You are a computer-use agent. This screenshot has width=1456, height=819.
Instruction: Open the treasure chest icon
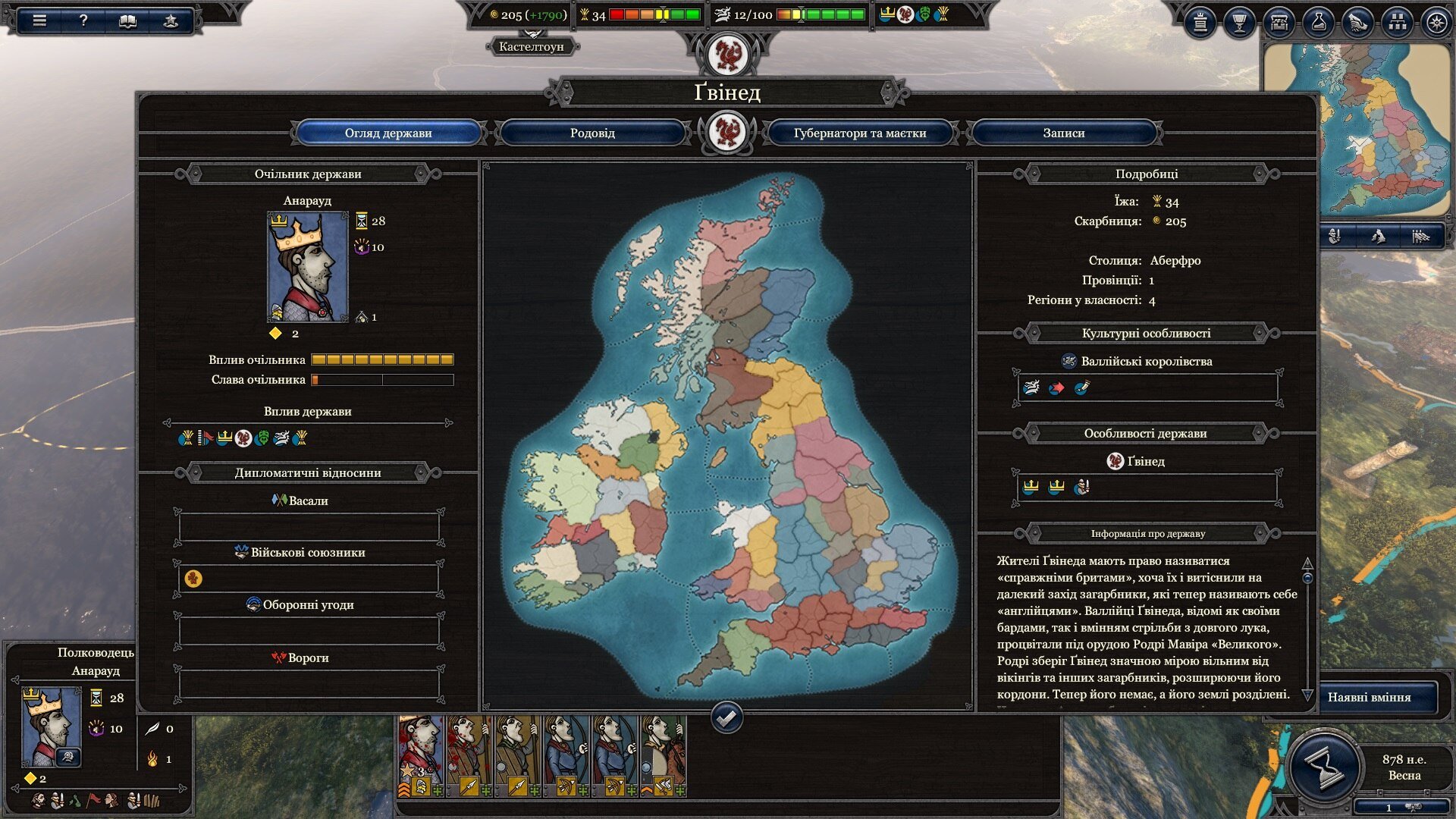tap(1279, 23)
